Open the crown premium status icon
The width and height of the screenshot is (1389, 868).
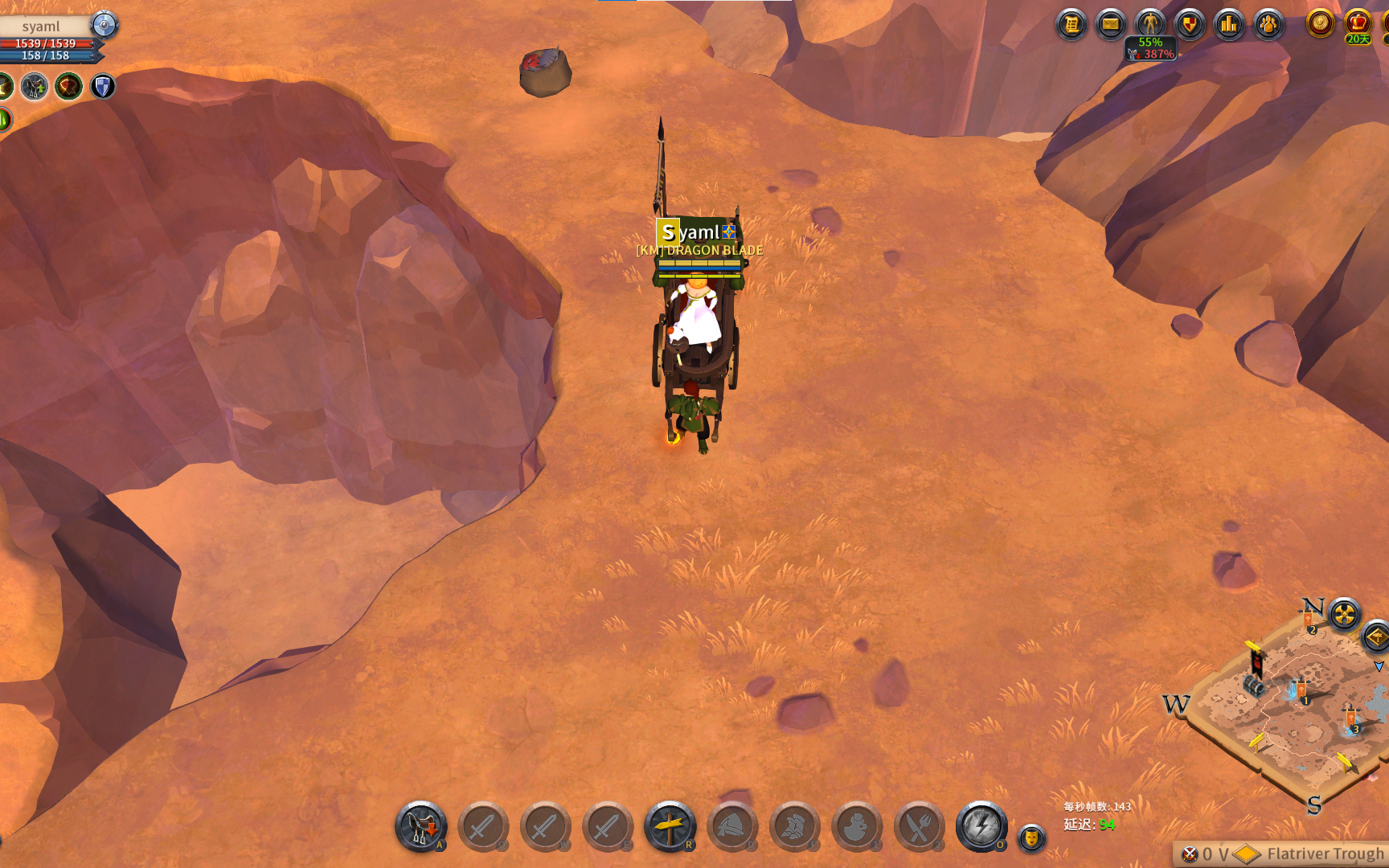pos(1358,23)
